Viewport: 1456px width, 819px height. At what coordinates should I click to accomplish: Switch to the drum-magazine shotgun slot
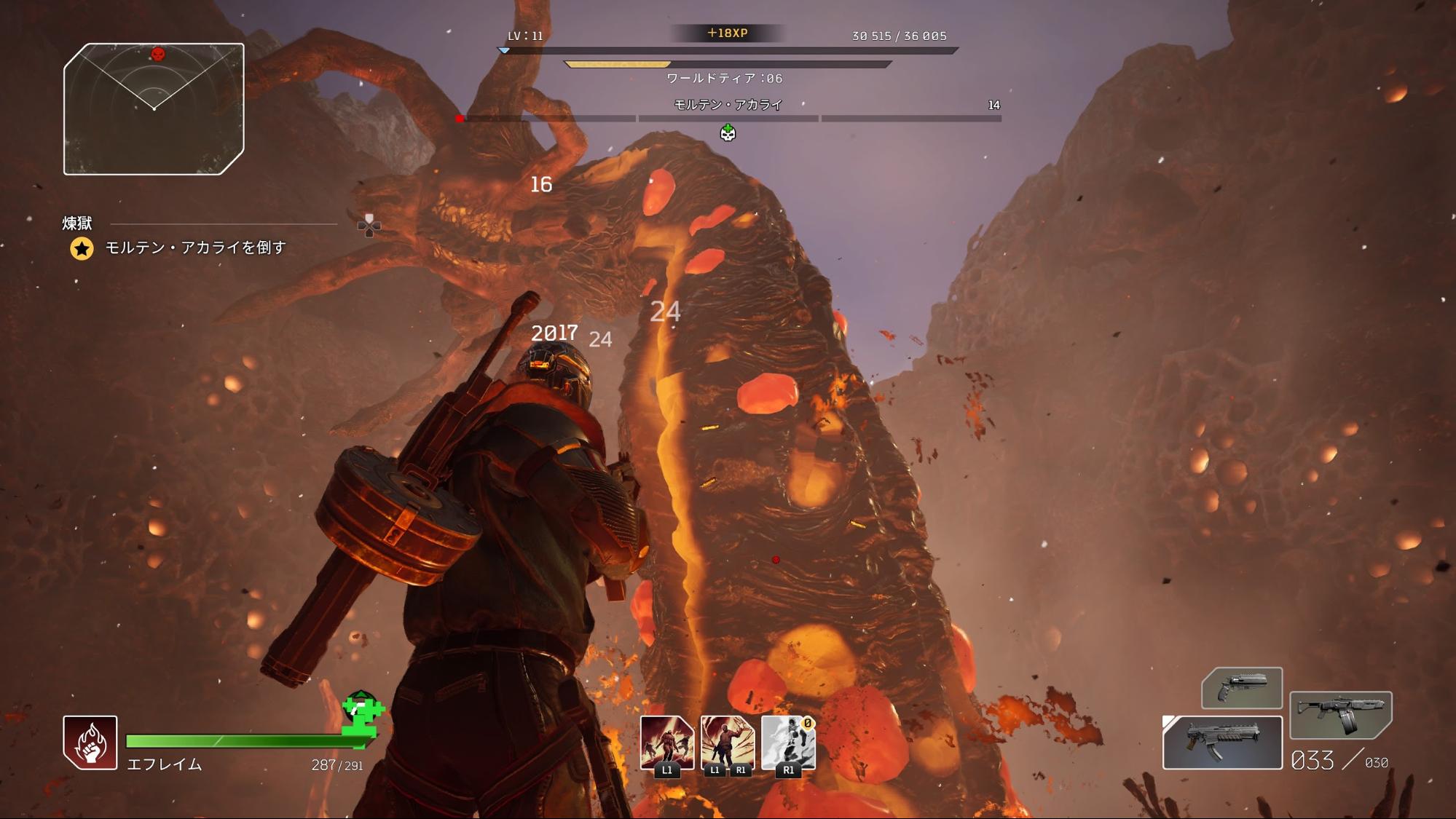click(1340, 715)
